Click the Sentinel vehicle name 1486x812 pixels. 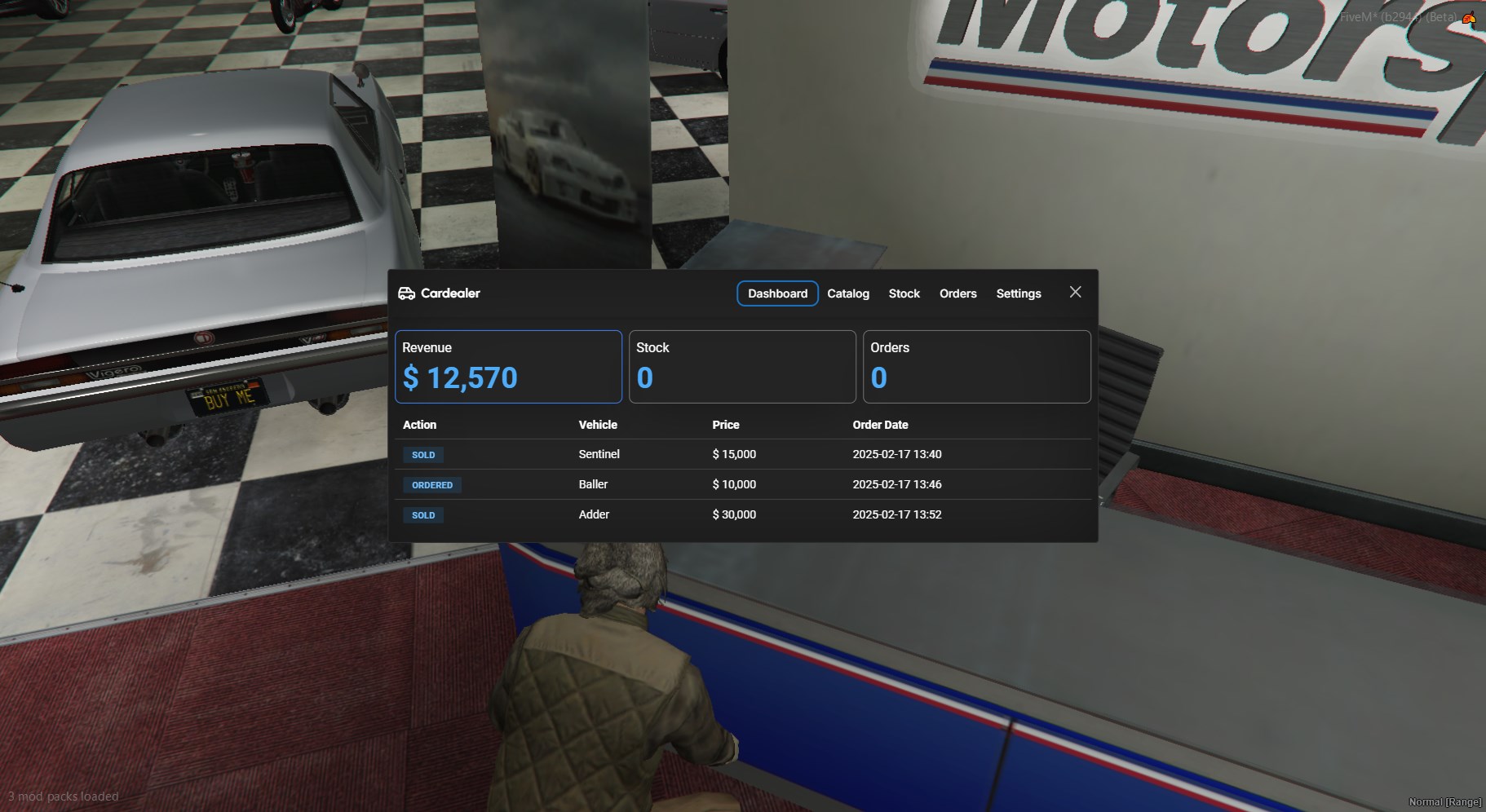[599, 454]
